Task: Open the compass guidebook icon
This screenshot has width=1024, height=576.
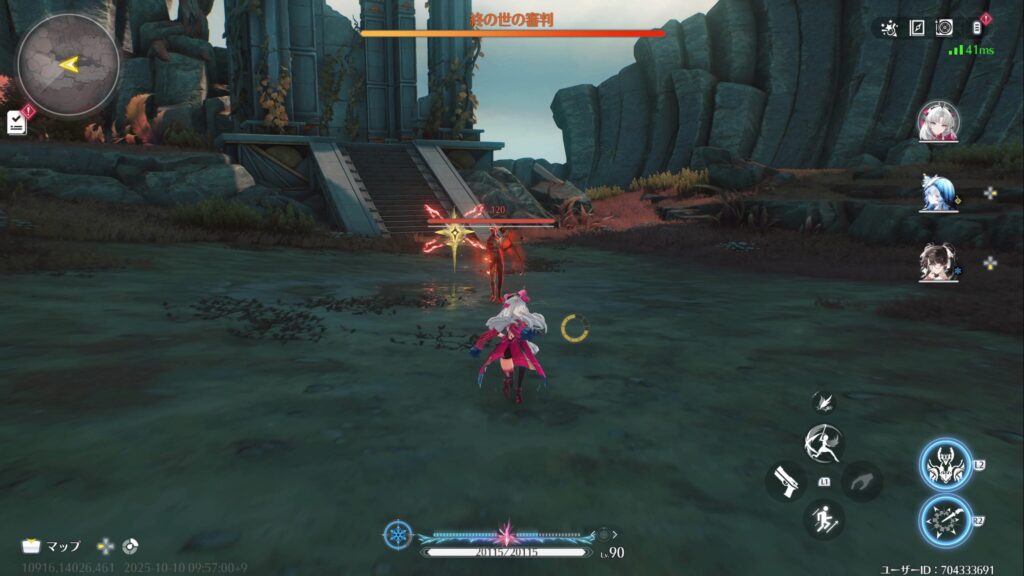Action: (917, 28)
